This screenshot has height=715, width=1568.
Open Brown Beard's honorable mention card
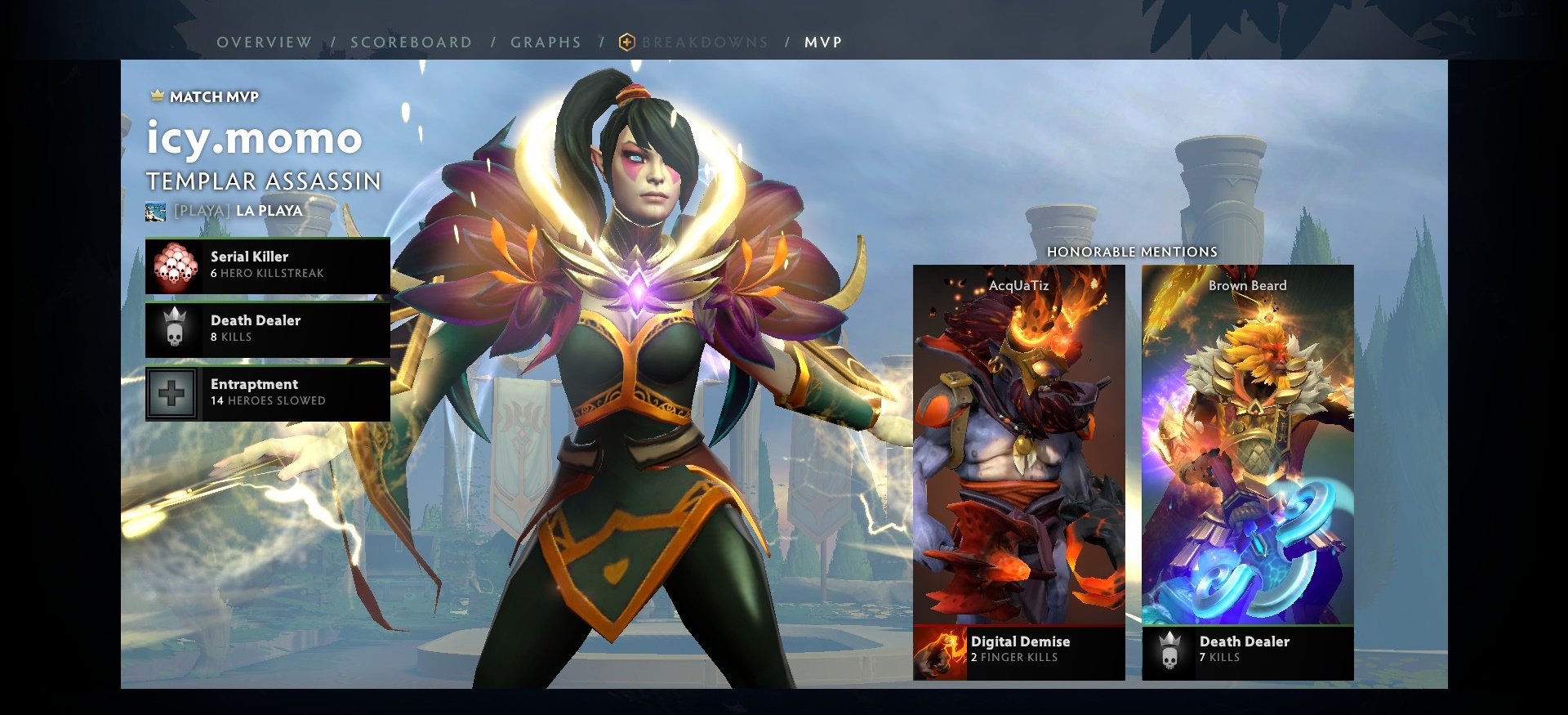point(1248,458)
